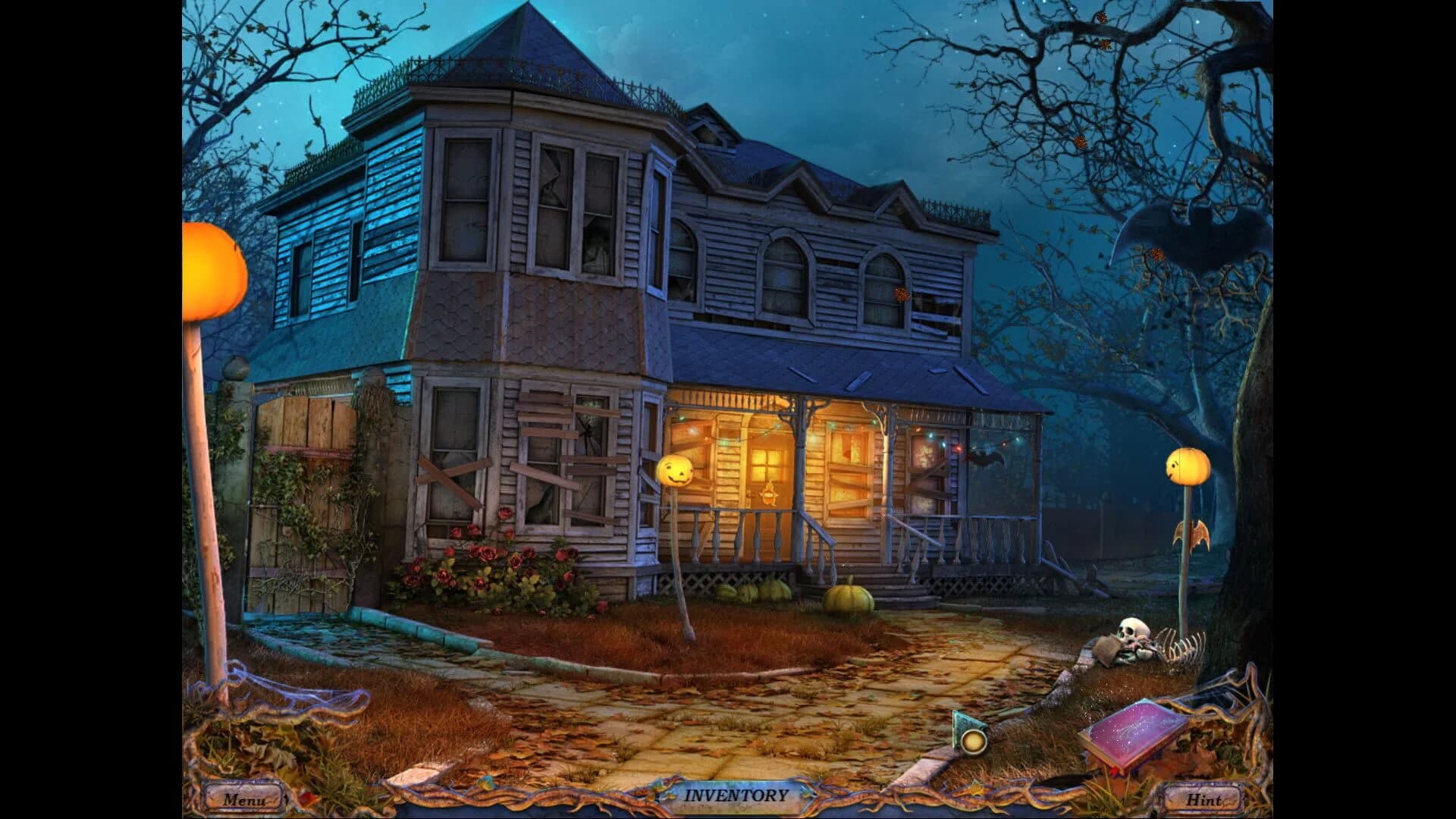Click the wooden bat ornament on the right lamp post
Image resolution: width=1456 pixels, height=819 pixels.
click(x=1192, y=535)
